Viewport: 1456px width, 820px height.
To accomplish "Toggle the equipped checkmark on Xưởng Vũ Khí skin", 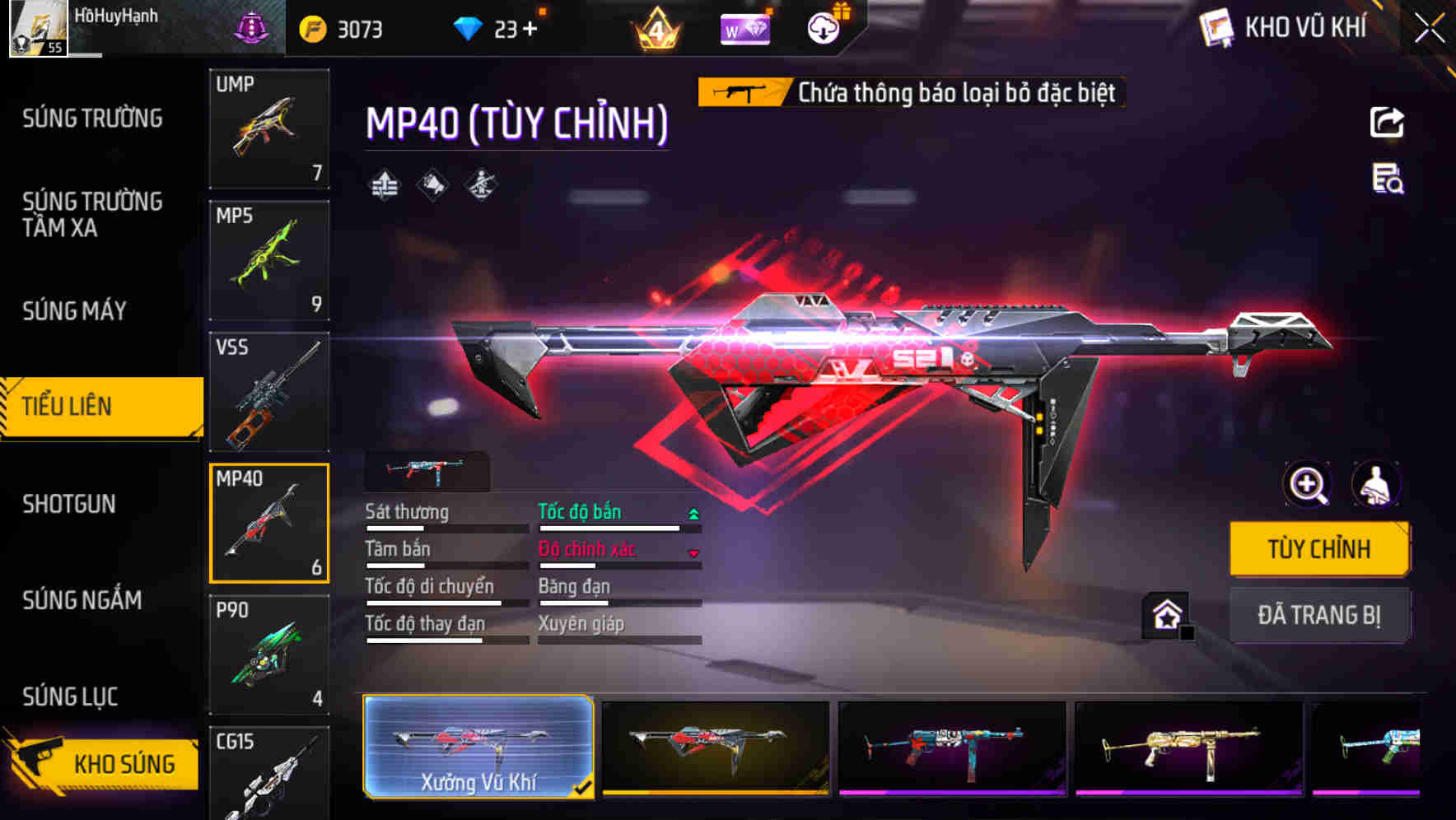I will pos(585,787).
